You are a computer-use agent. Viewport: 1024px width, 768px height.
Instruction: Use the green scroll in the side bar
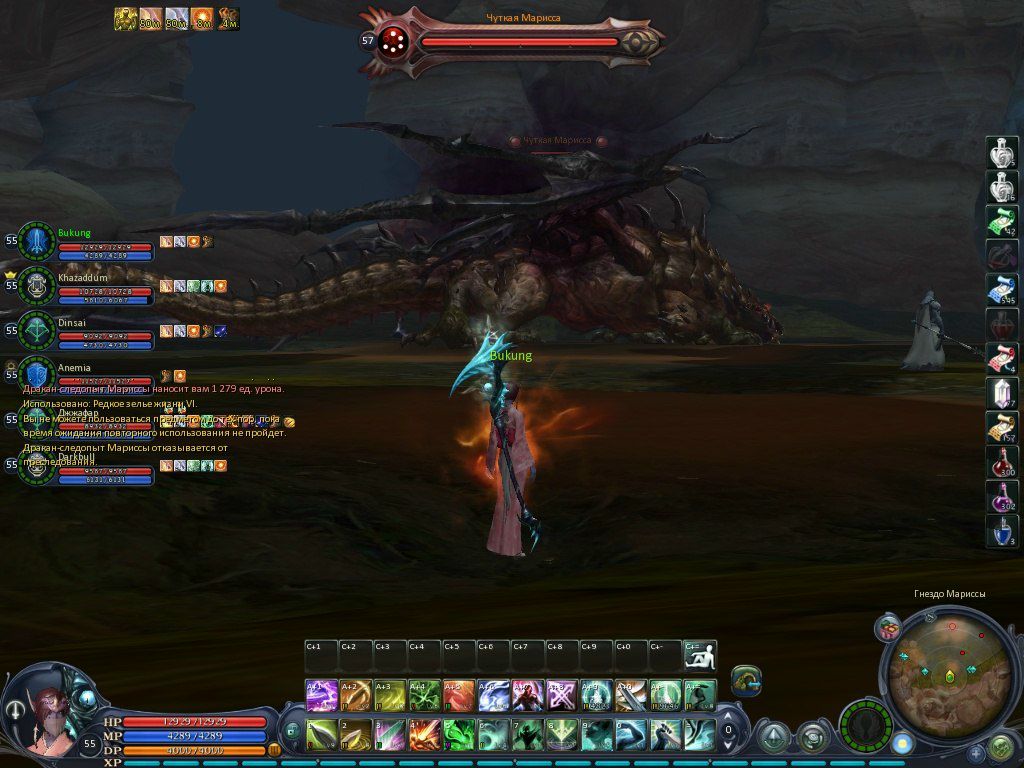pyautogui.click(x=1001, y=221)
